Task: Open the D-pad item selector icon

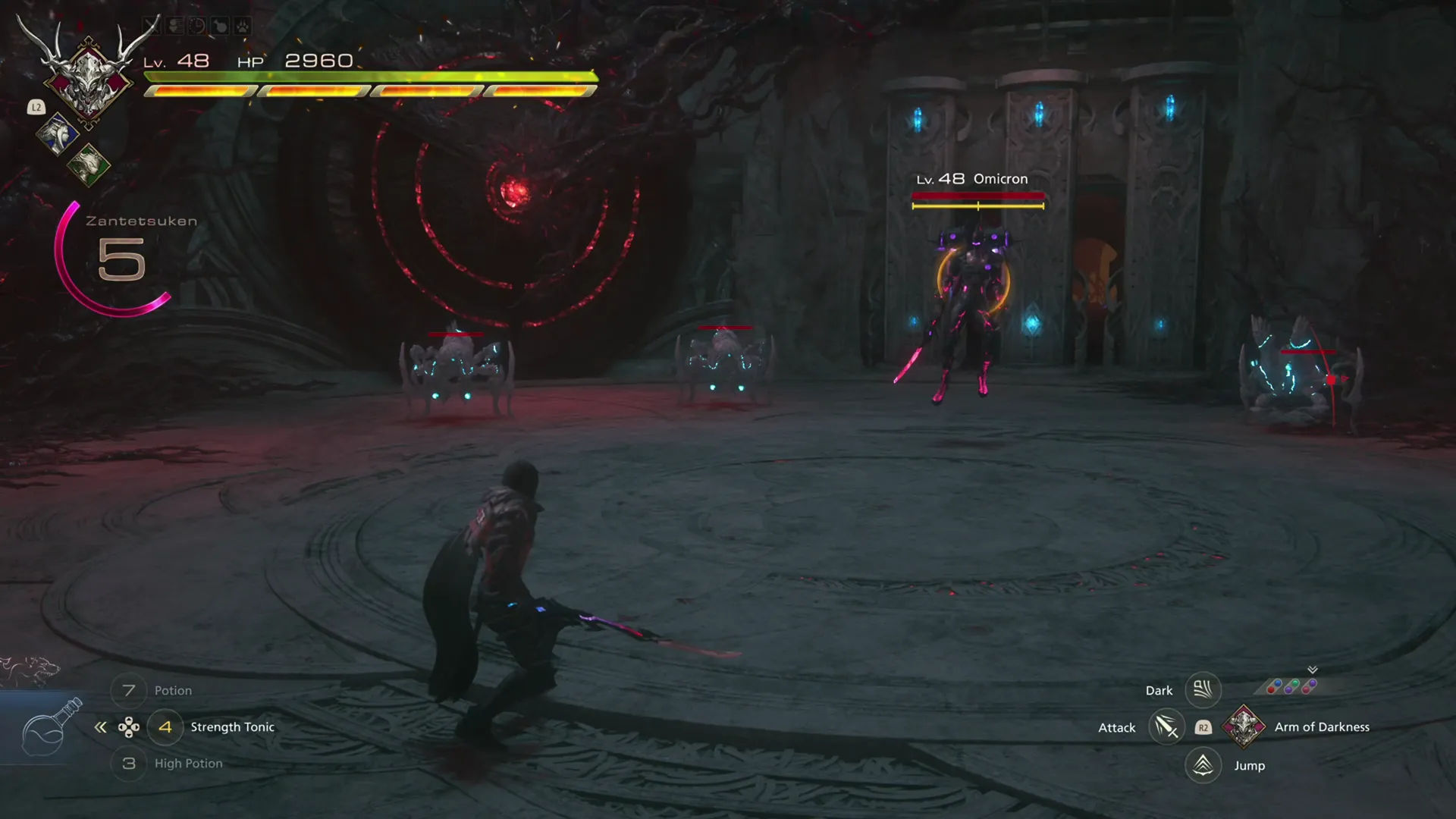Action: (130, 726)
